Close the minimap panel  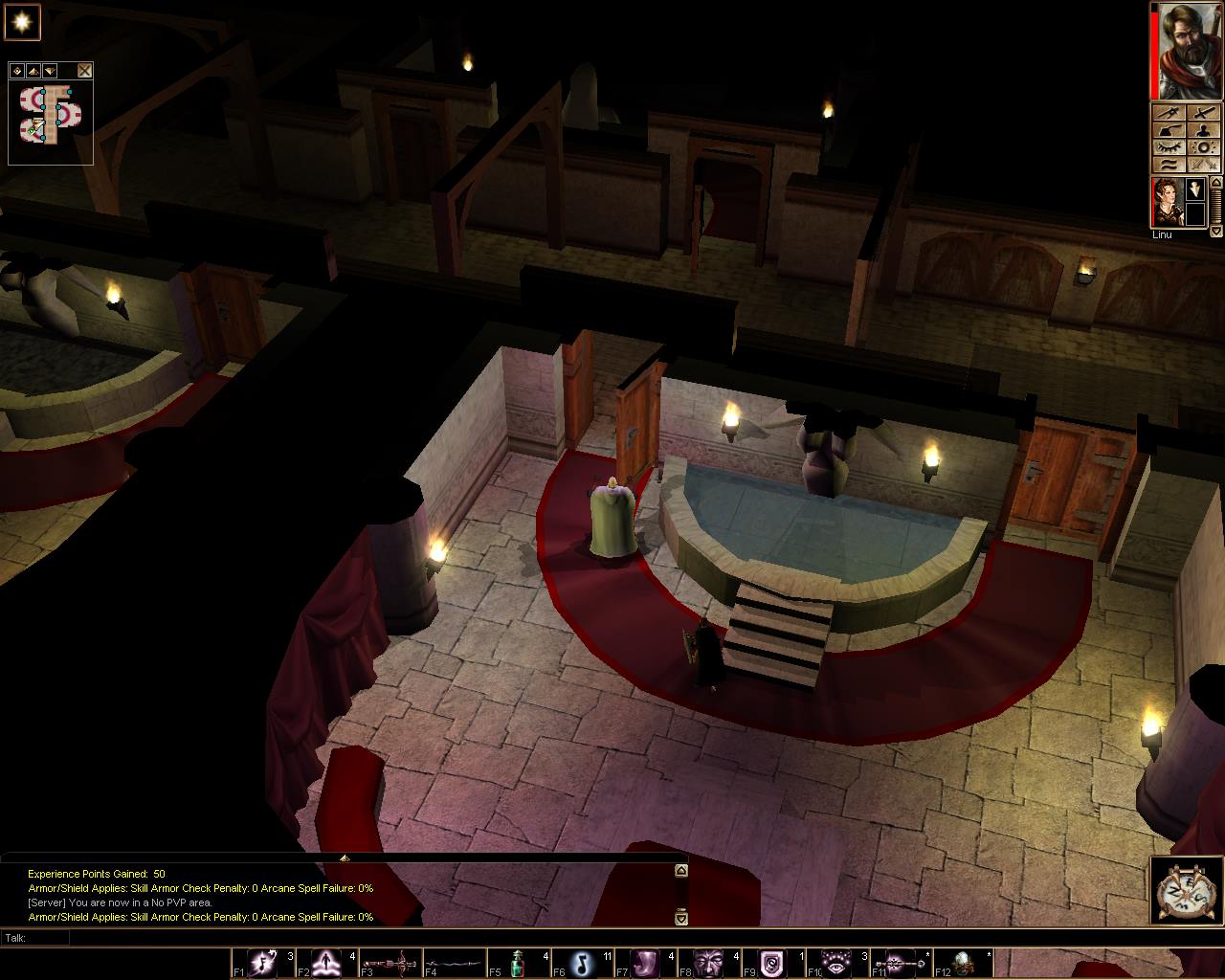(x=85, y=71)
